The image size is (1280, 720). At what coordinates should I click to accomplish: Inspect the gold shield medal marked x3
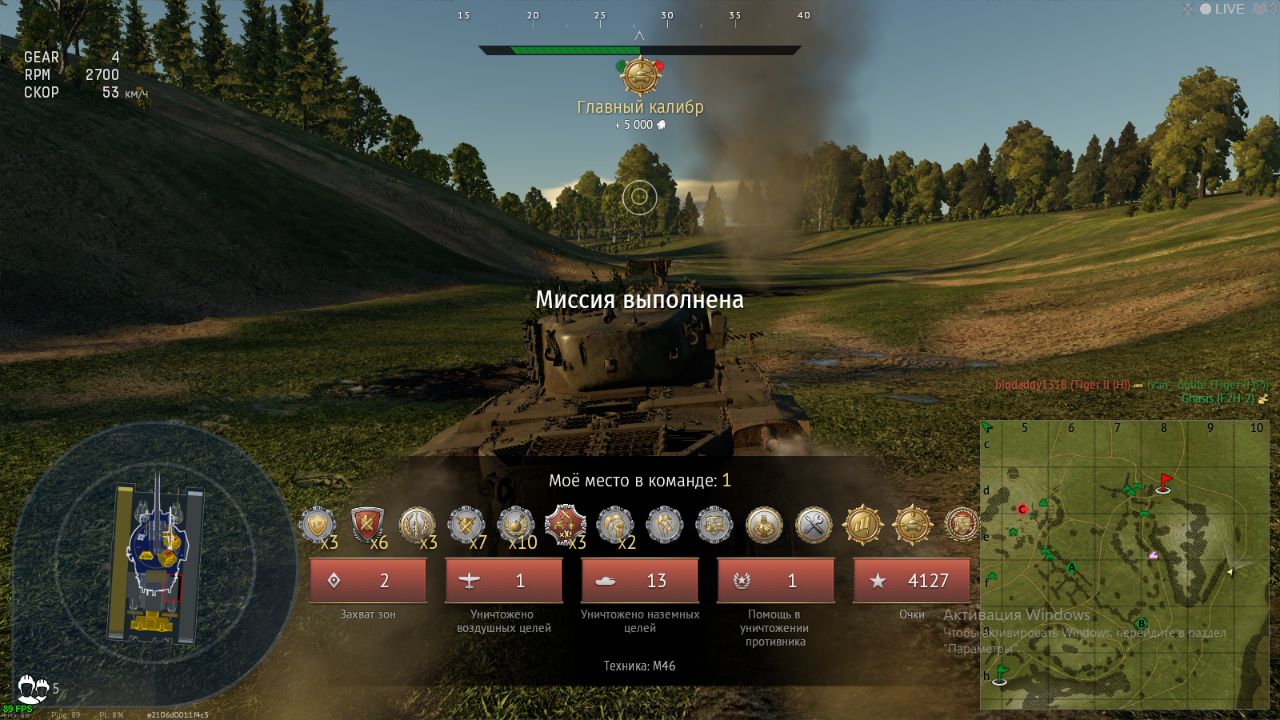pos(318,525)
